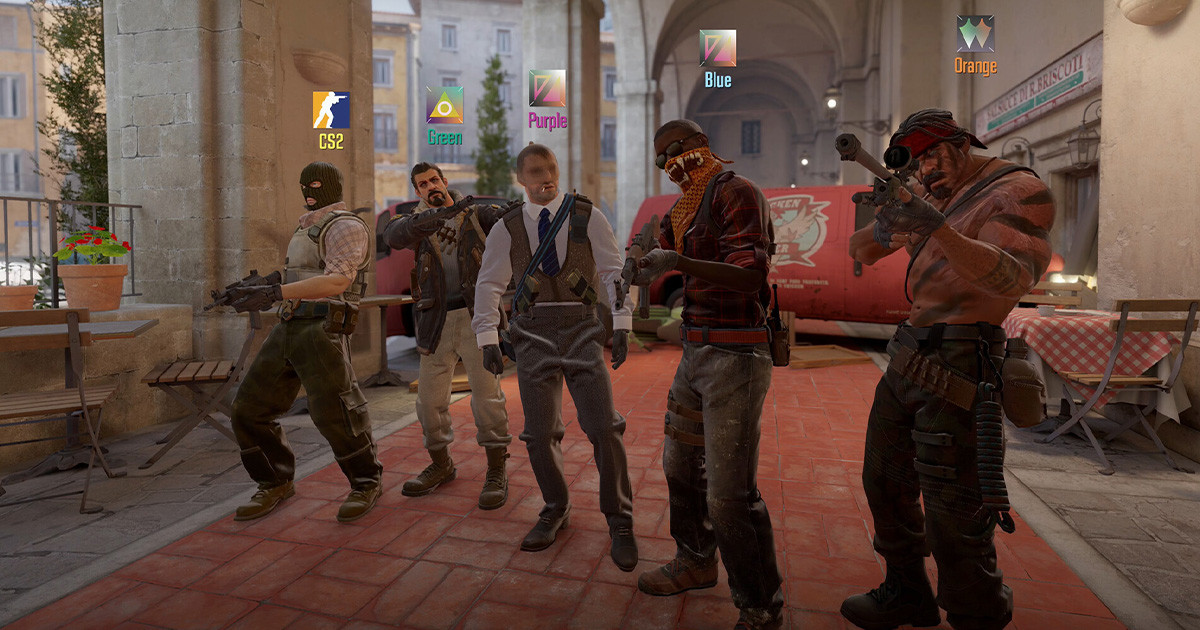The image size is (1200, 630).
Task: Click the Green player's avatar
Action: [x=445, y=106]
